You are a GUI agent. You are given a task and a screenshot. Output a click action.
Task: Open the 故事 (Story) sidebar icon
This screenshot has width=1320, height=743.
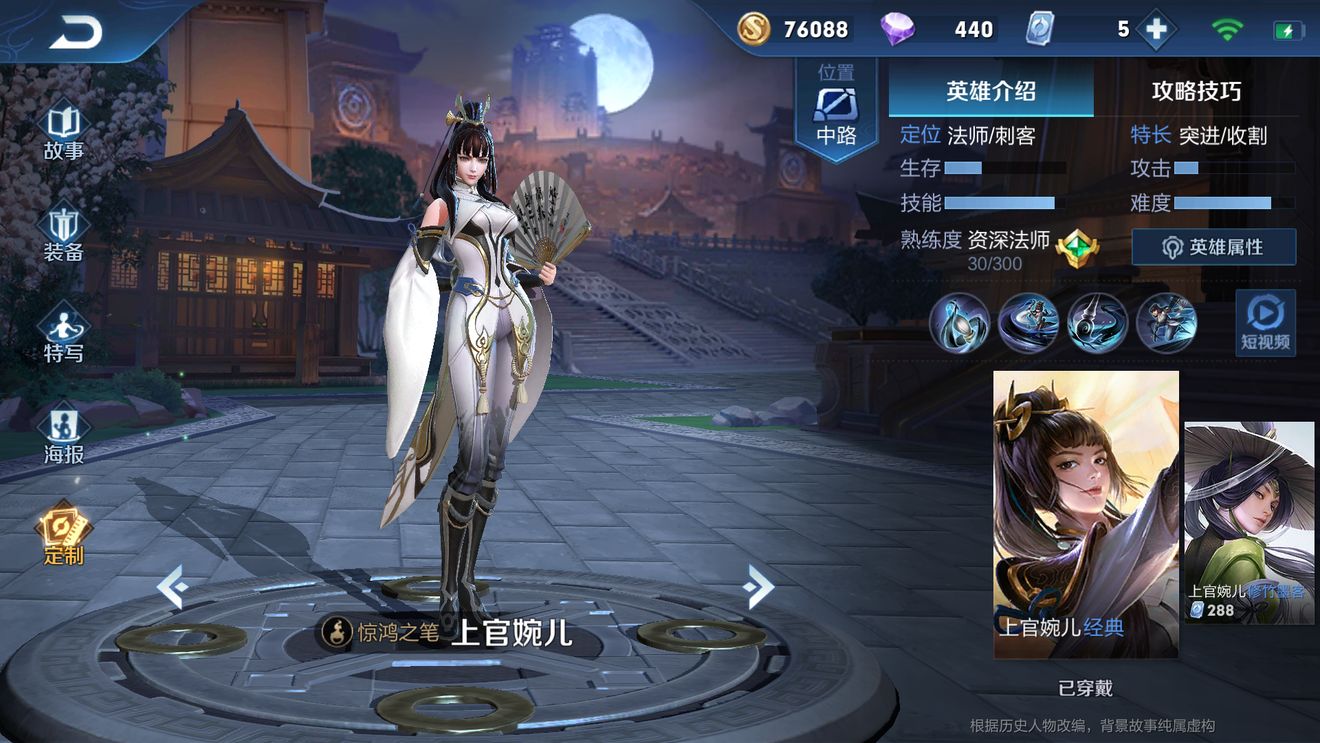(63, 130)
